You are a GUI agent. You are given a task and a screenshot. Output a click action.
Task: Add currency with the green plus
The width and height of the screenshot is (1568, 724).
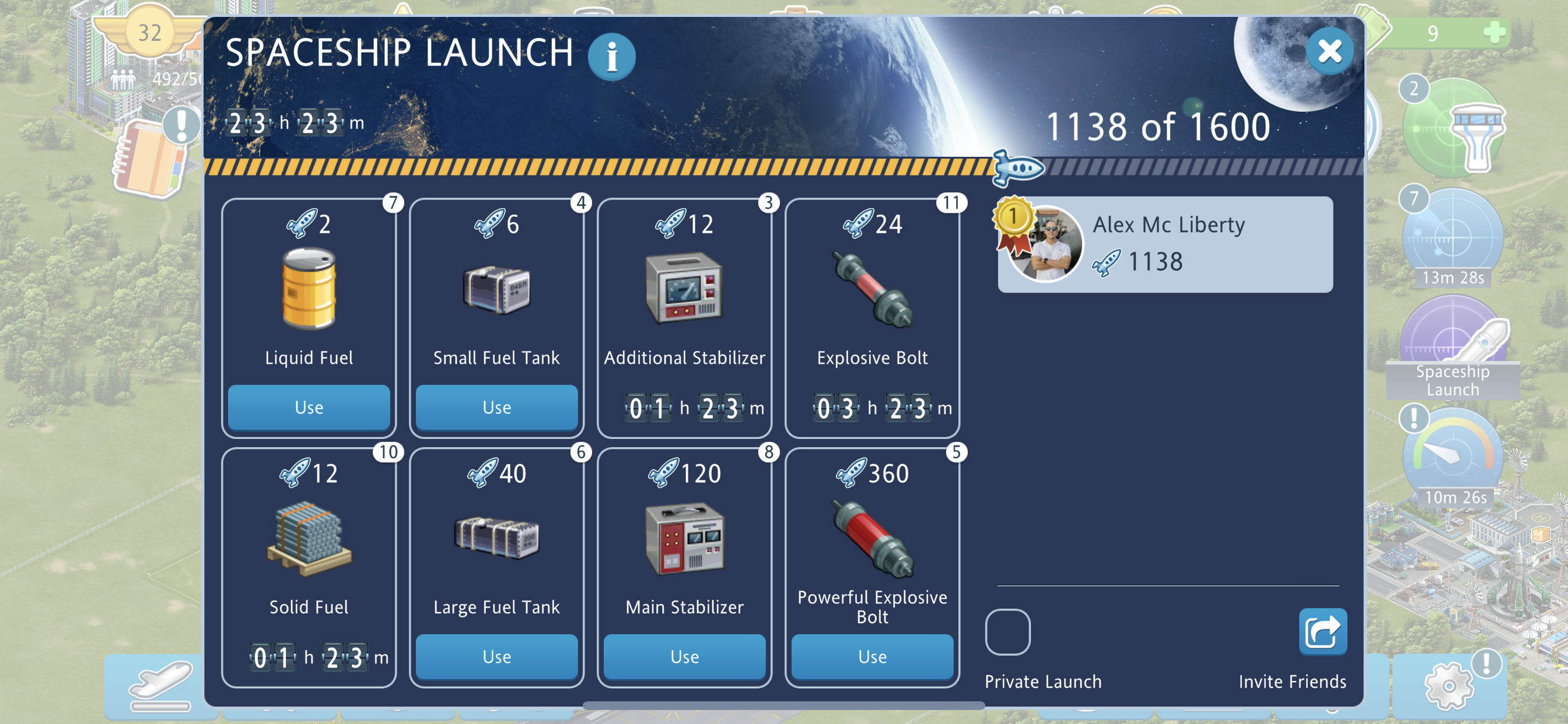(1494, 32)
